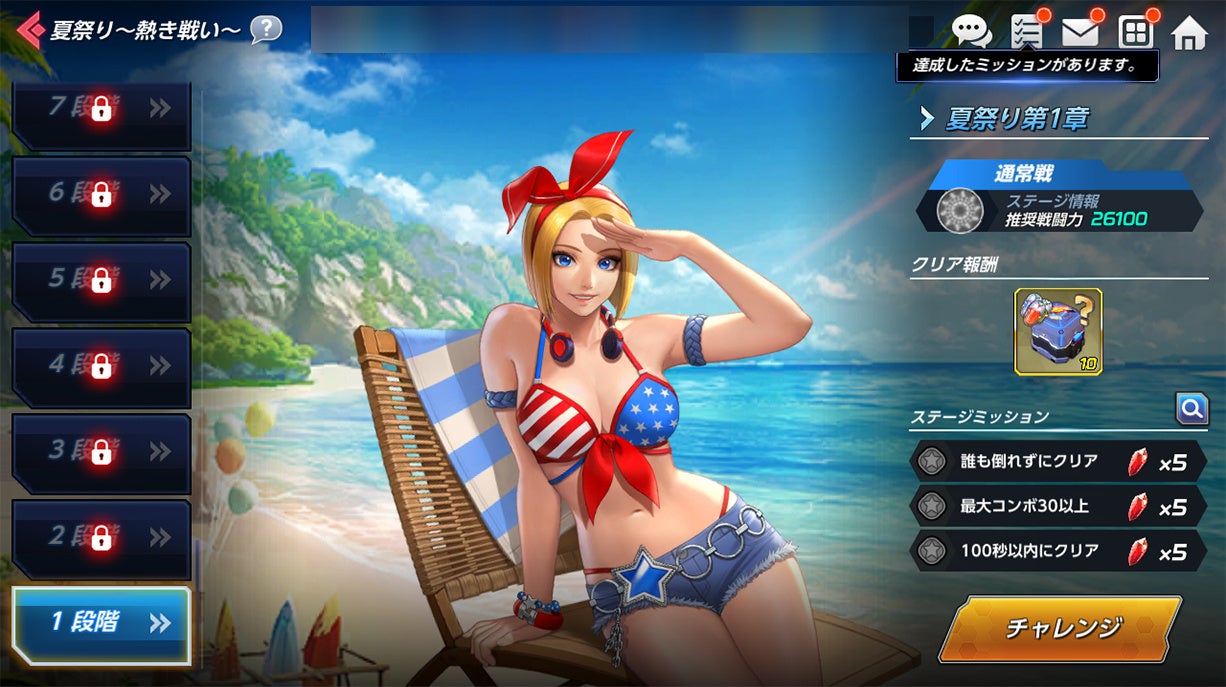The width and height of the screenshot is (1226, 687).
Task: Select the locked stage 4 entry
Action: click(101, 366)
